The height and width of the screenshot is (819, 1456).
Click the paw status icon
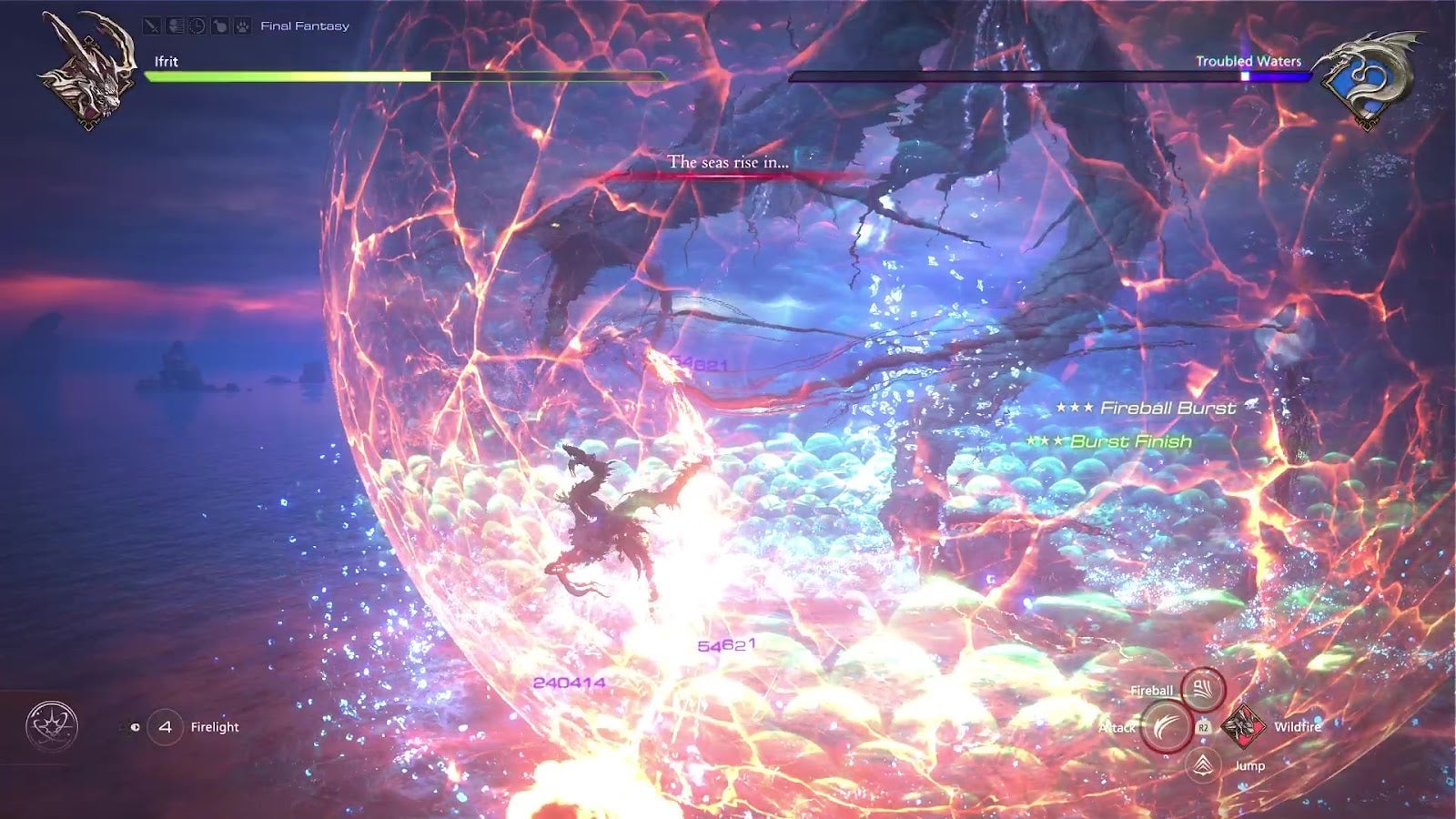[242, 25]
